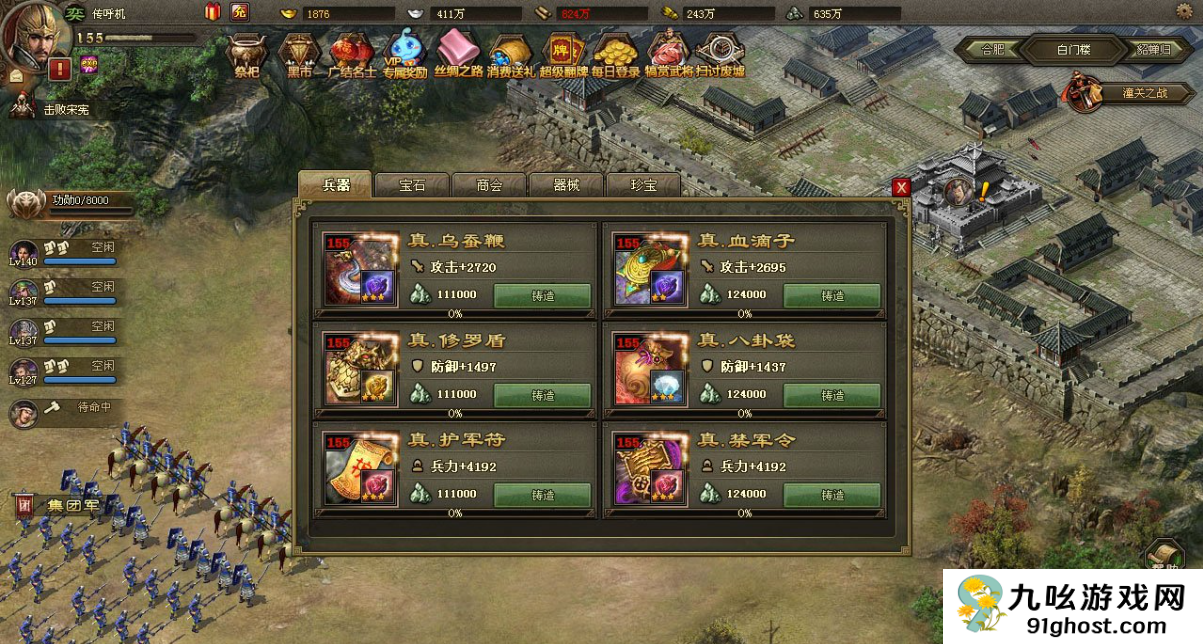Open the 丝绸之路 Silk Road event

(x=457, y=55)
